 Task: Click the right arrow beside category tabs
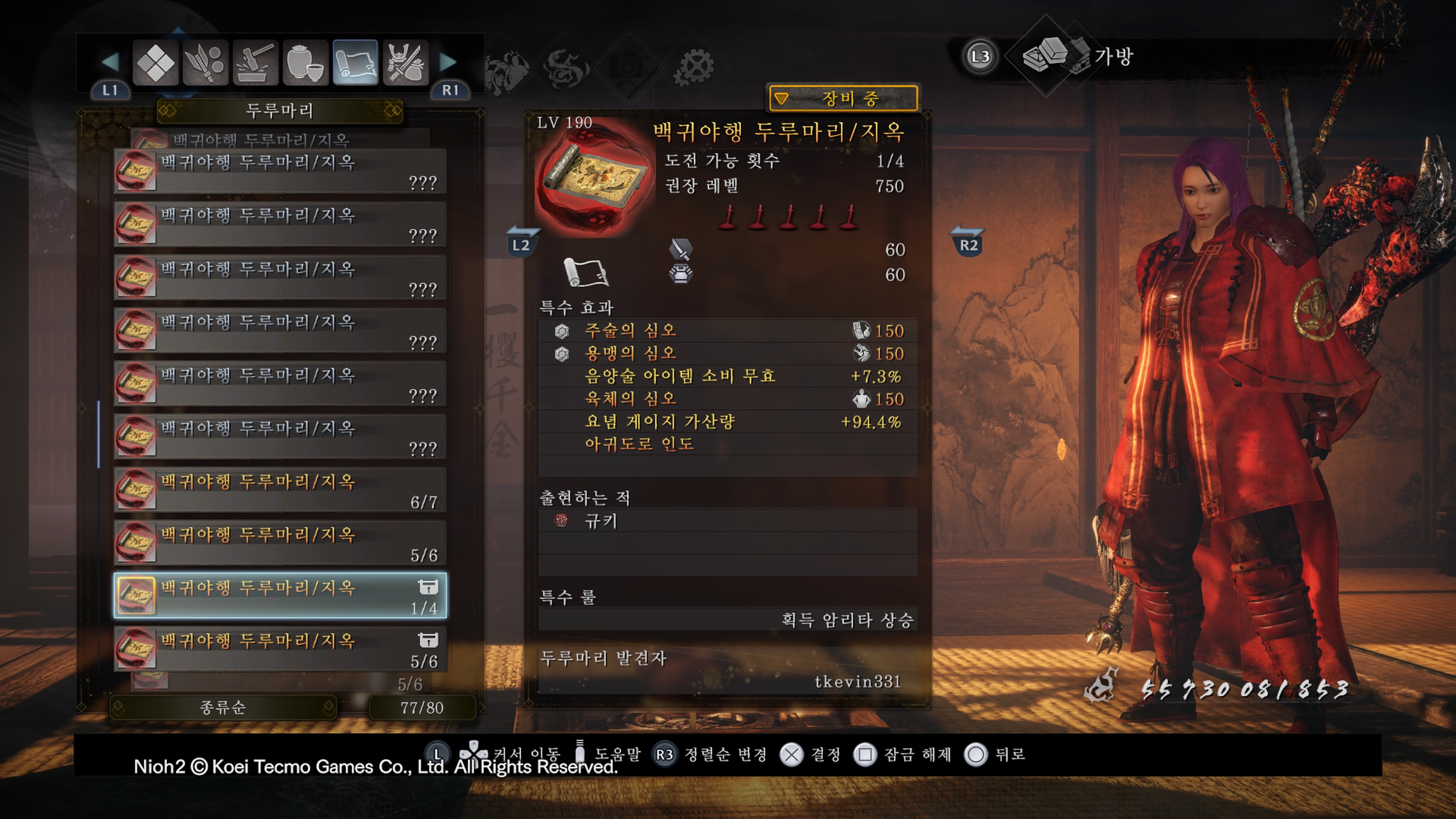click(448, 61)
